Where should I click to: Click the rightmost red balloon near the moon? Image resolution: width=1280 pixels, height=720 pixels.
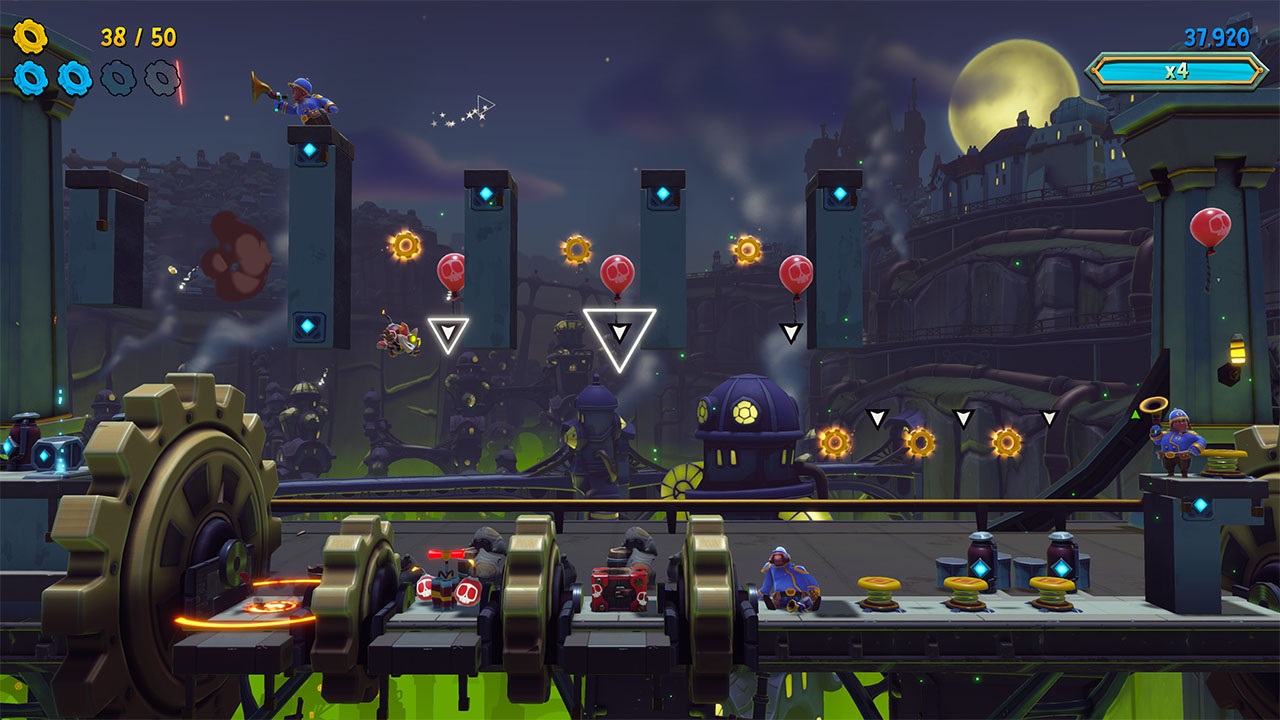click(1213, 226)
